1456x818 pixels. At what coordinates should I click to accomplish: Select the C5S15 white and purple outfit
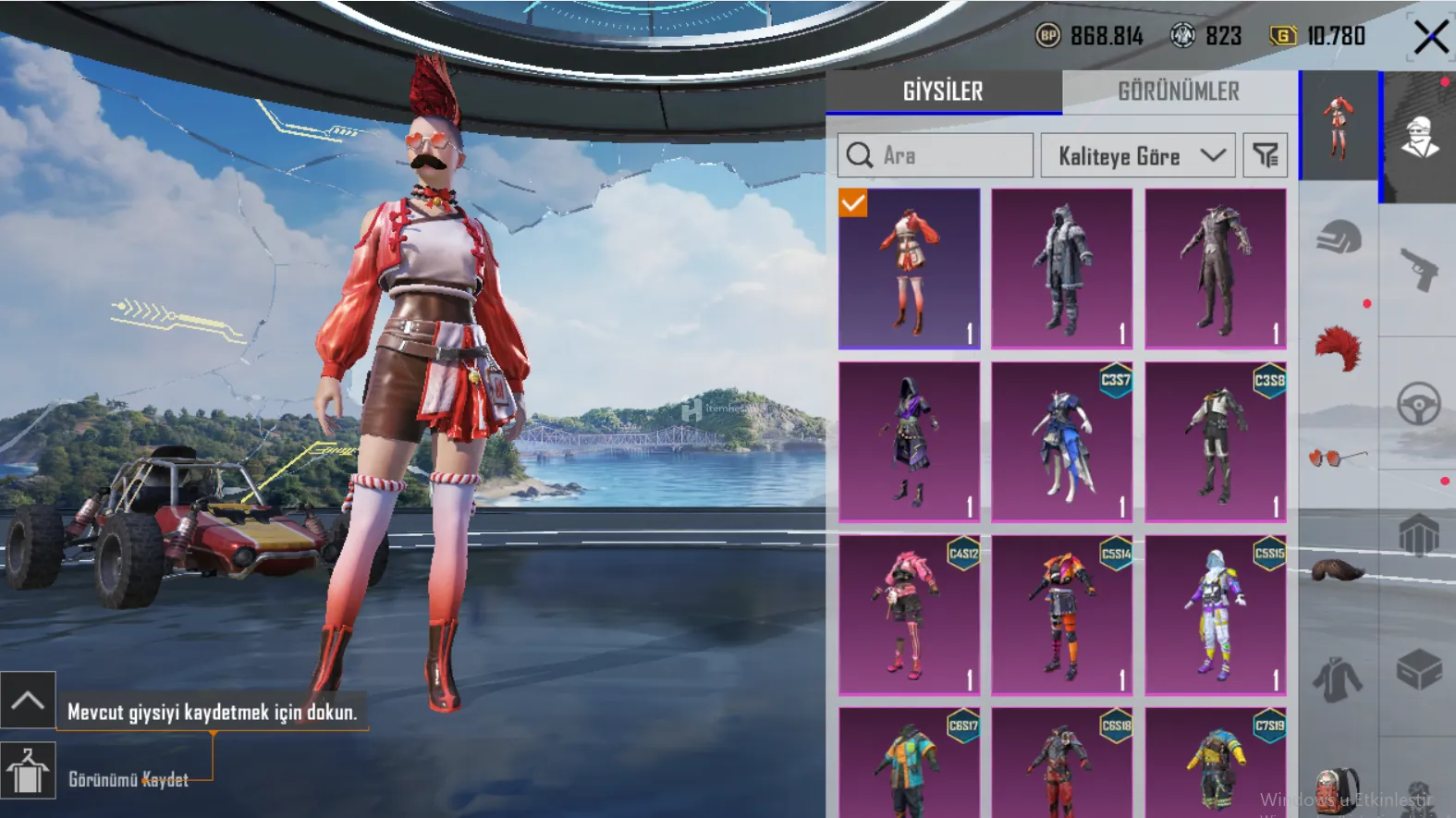click(x=1215, y=615)
